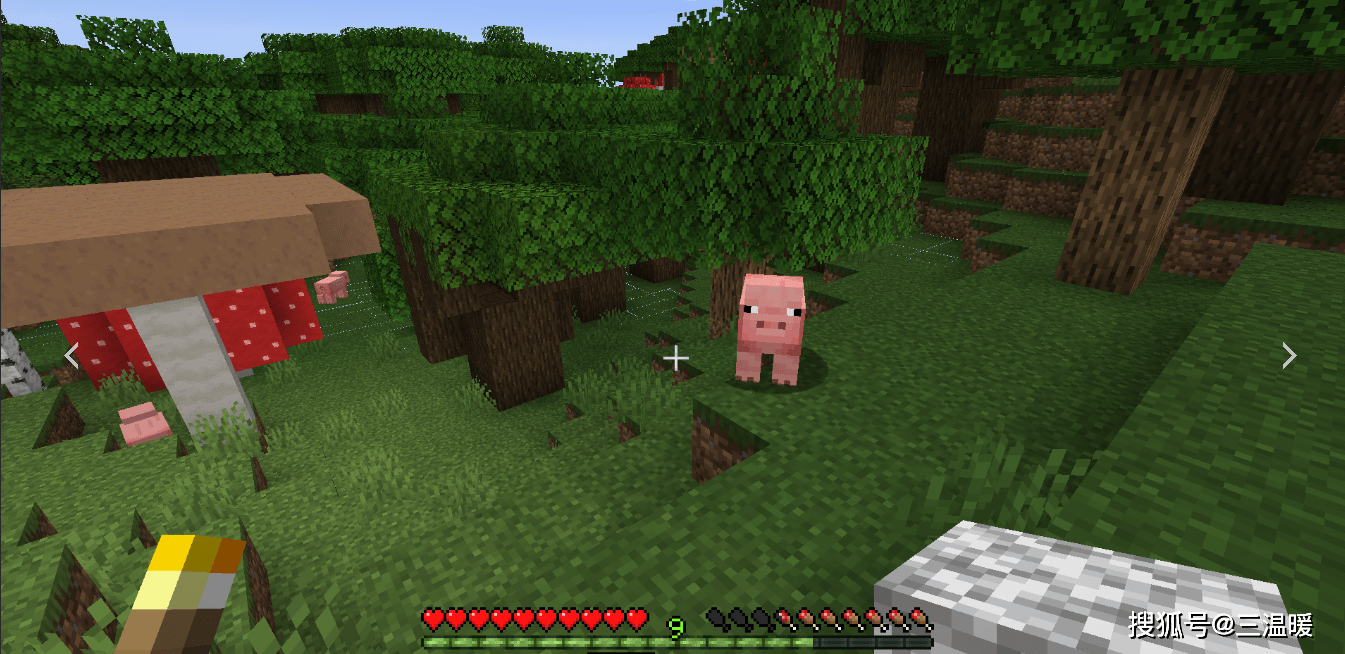Go to the previous image with the left arrow
Screen dimensions: 1345x654
[x=71, y=355]
